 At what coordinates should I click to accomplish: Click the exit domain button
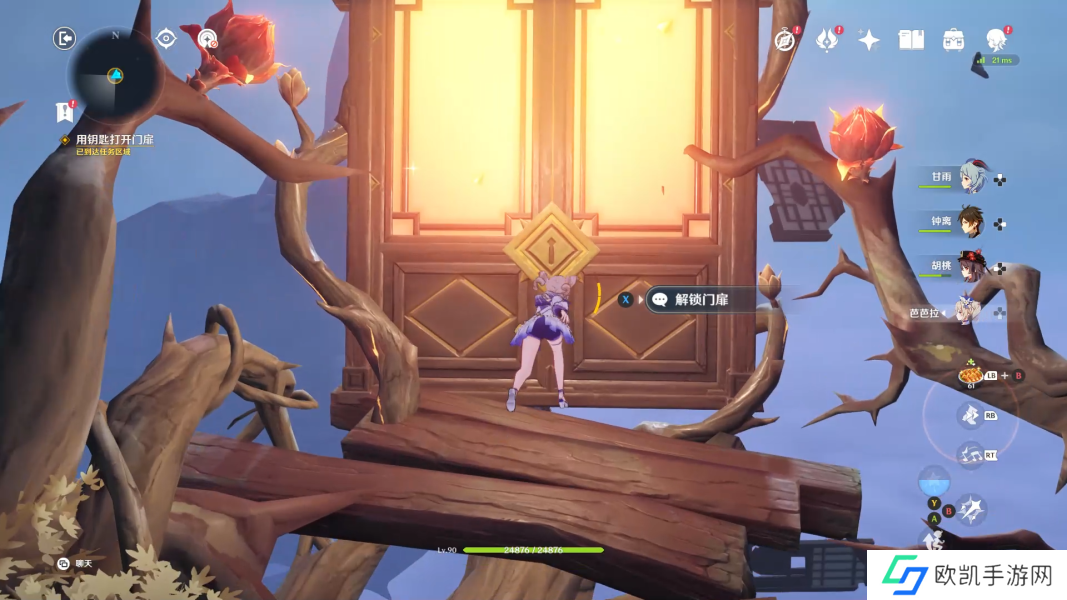[65, 38]
